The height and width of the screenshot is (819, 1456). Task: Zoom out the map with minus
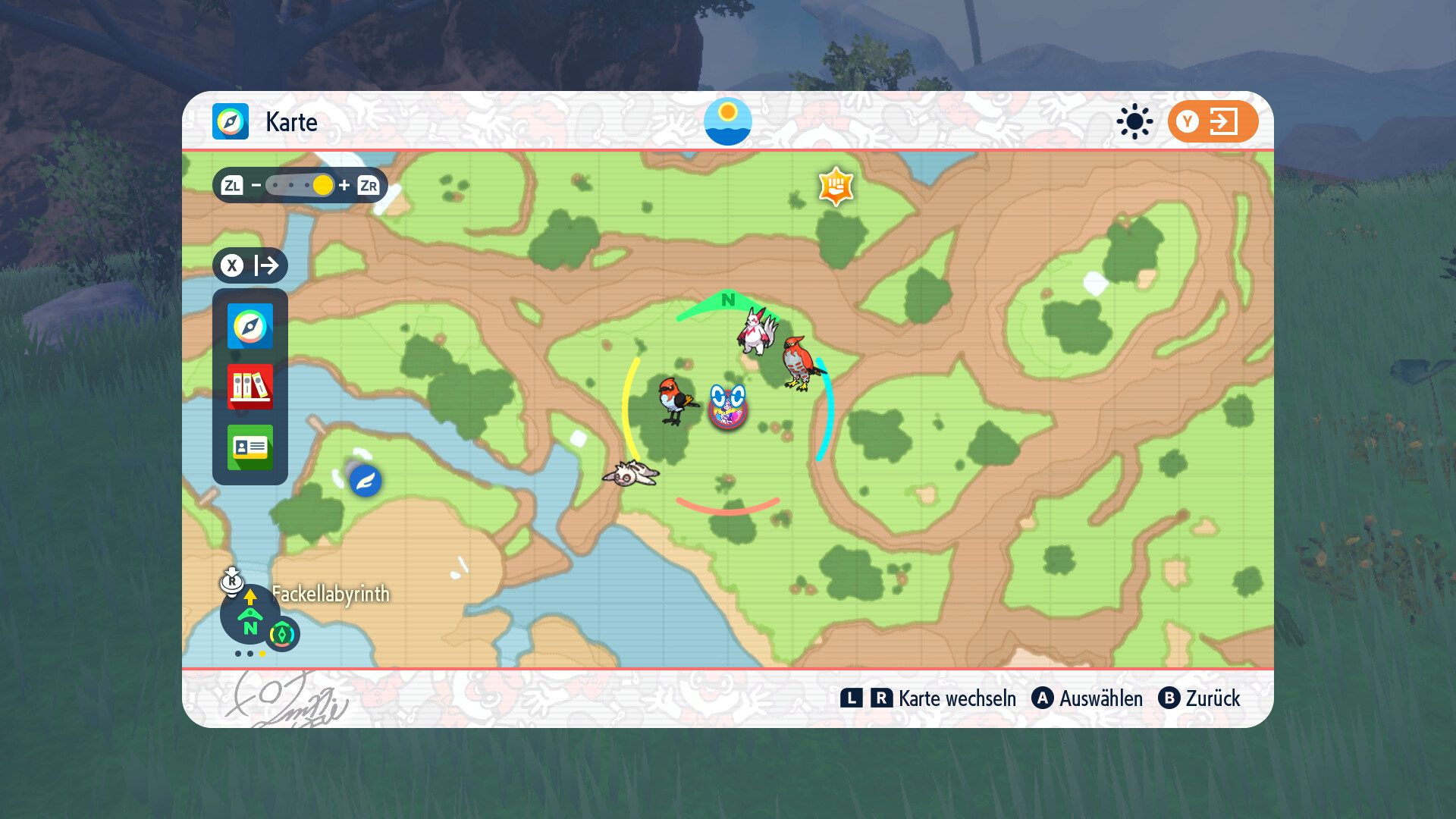[x=256, y=186]
